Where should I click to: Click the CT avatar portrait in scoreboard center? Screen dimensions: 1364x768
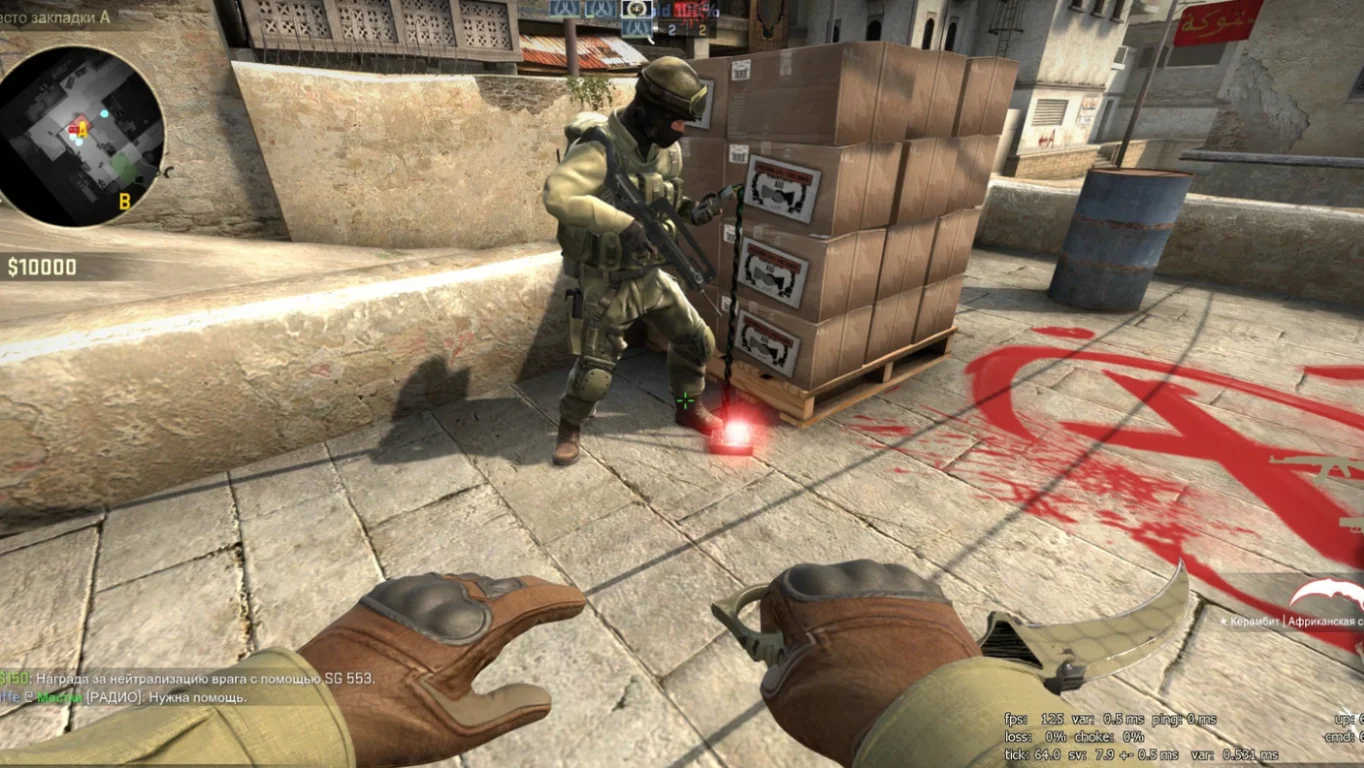(x=635, y=10)
